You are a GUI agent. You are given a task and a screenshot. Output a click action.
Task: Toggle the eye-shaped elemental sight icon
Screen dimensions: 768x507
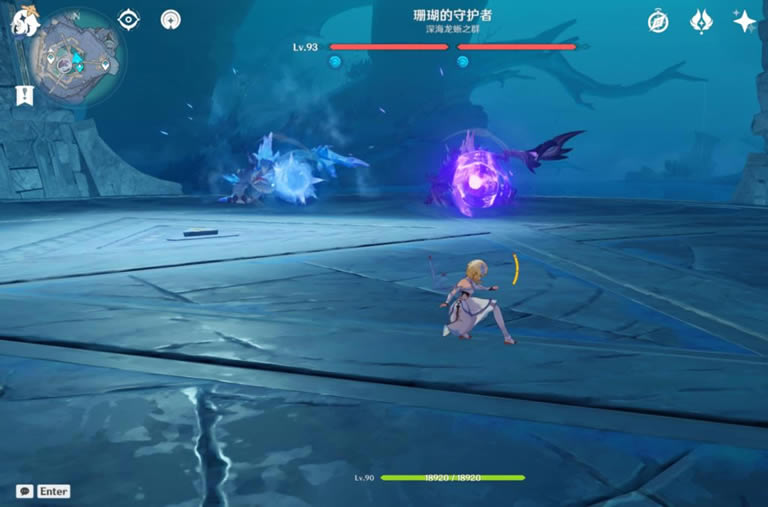pos(129,19)
